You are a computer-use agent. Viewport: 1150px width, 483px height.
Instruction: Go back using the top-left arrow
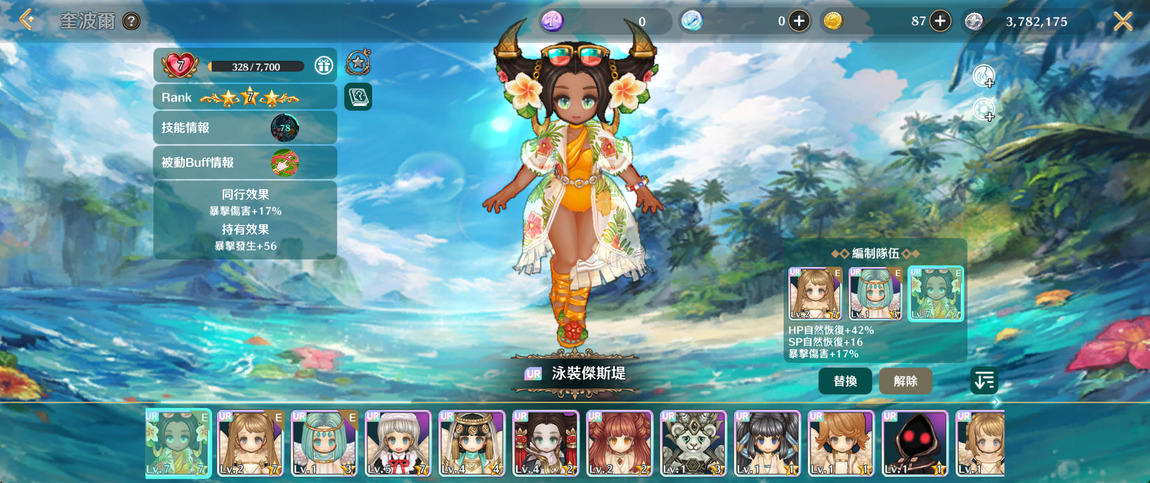26,20
